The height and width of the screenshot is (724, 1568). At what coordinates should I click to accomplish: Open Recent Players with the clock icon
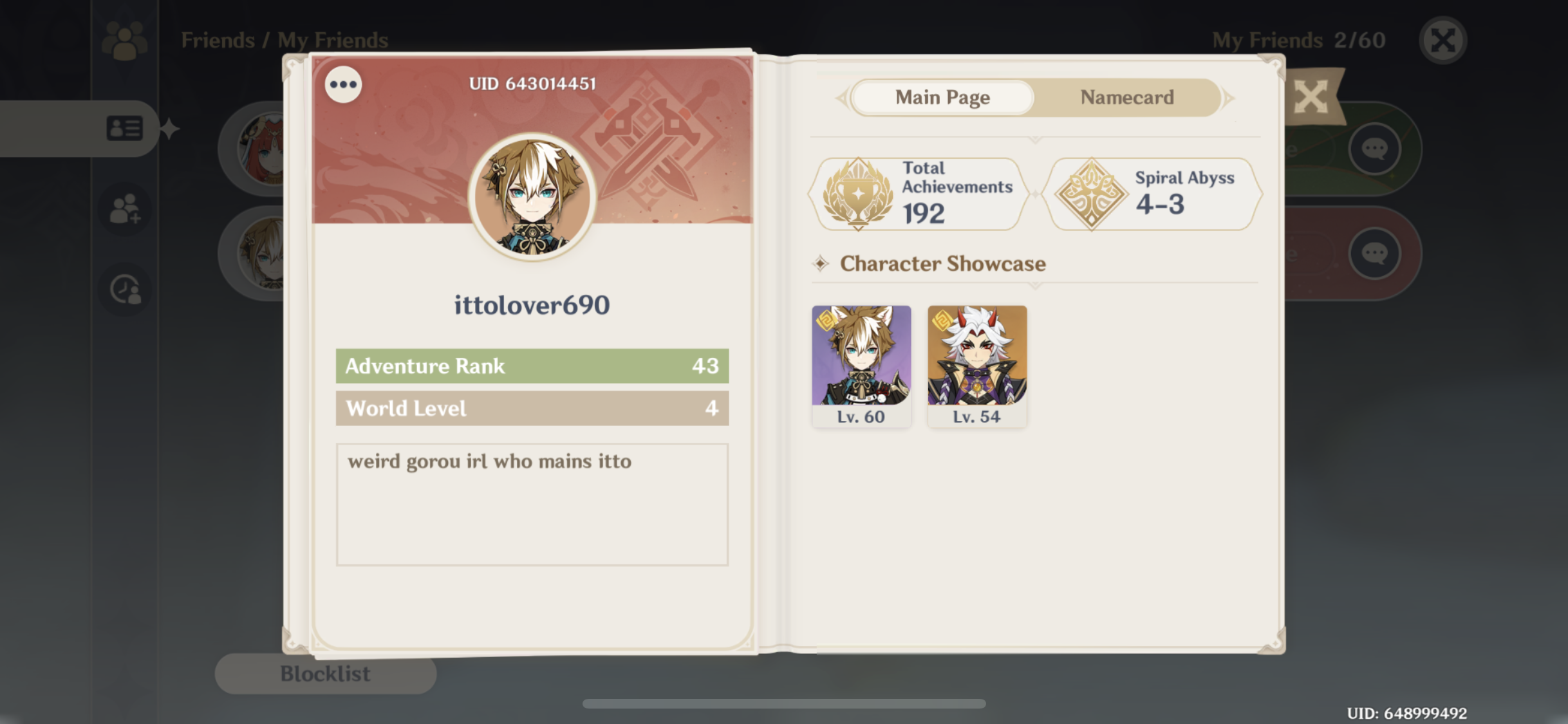[x=124, y=288]
